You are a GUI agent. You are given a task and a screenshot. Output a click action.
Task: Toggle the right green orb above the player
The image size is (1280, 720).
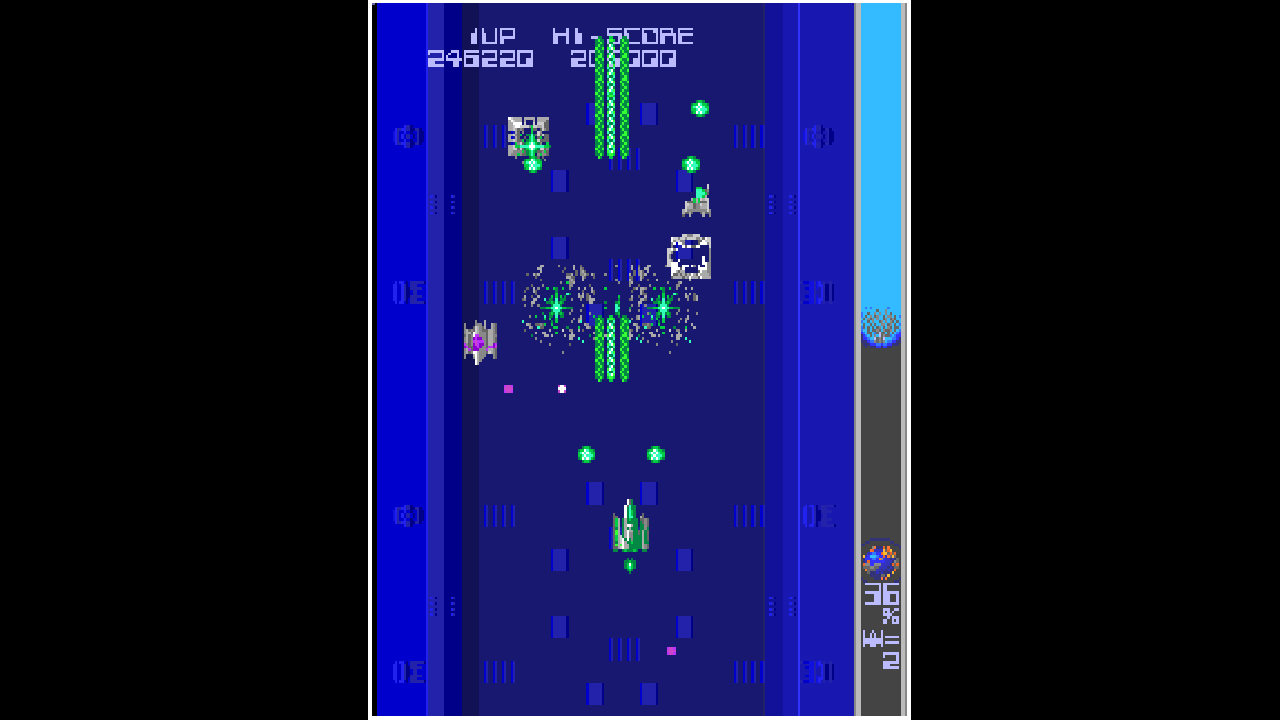(x=655, y=453)
